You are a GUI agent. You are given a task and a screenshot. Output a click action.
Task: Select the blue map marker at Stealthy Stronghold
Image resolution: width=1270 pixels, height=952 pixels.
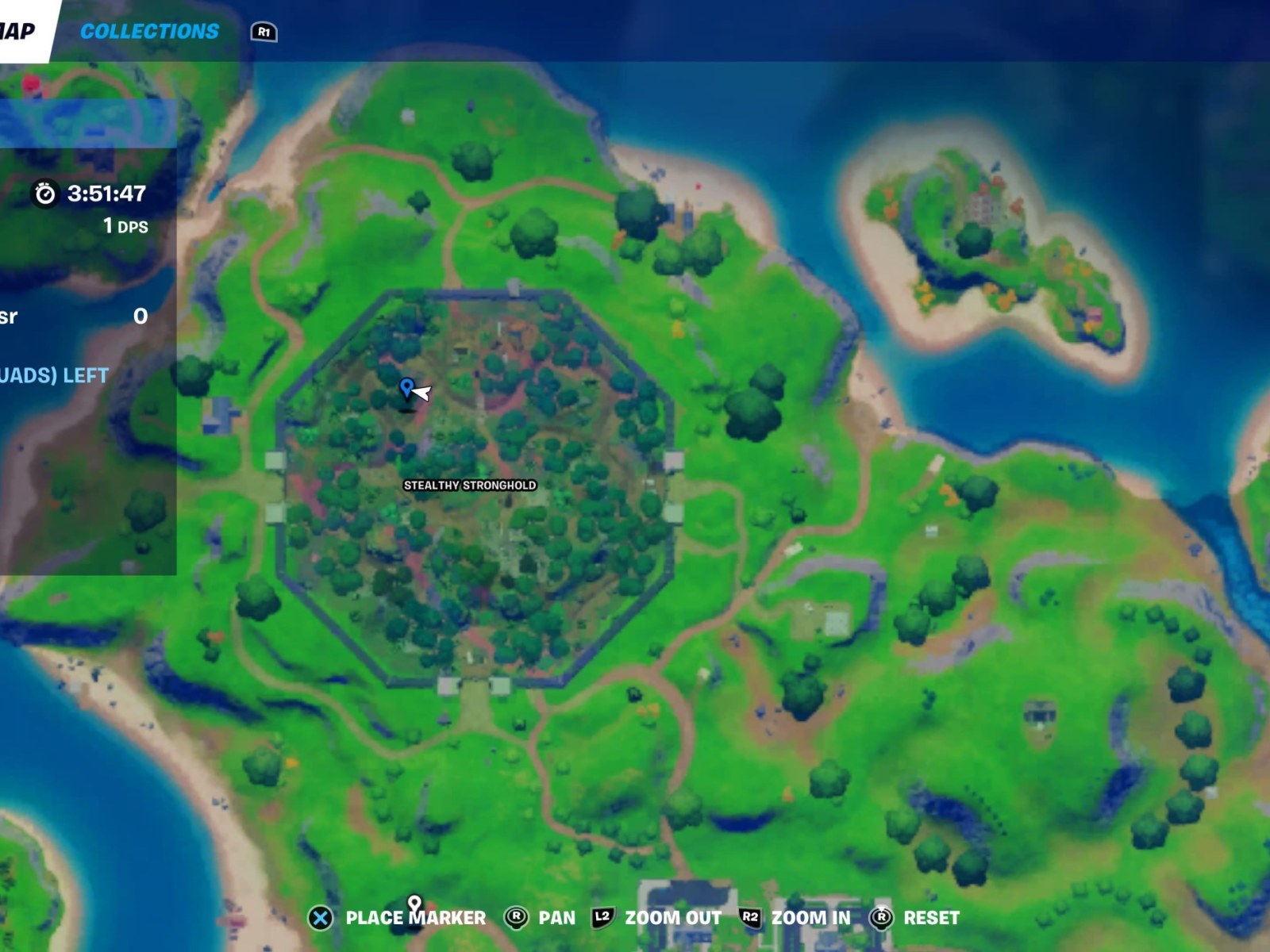(x=406, y=389)
